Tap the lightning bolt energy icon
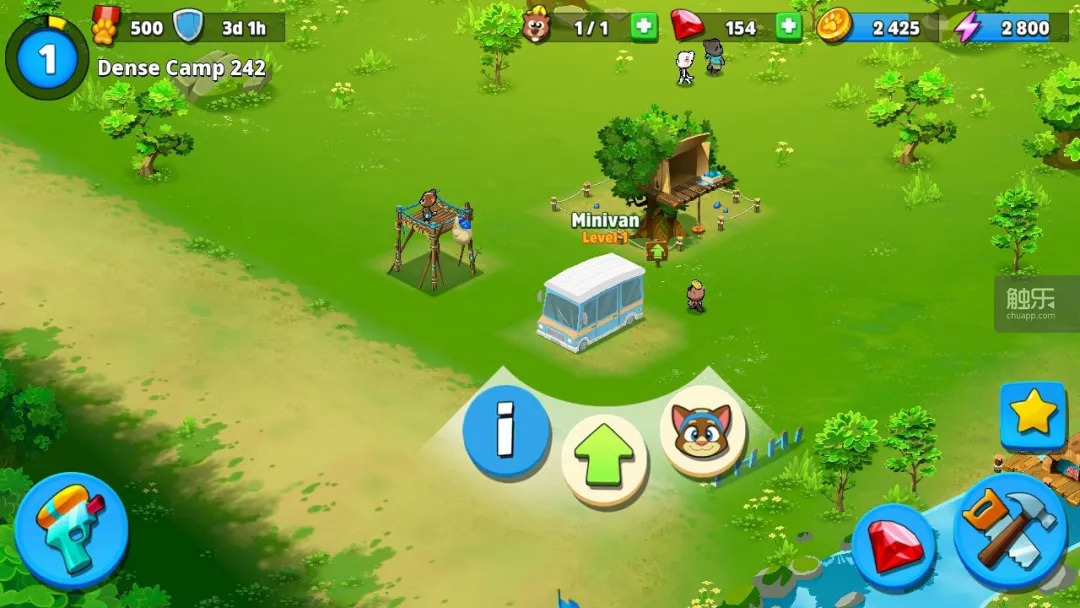The image size is (1080, 608). click(x=967, y=27)
